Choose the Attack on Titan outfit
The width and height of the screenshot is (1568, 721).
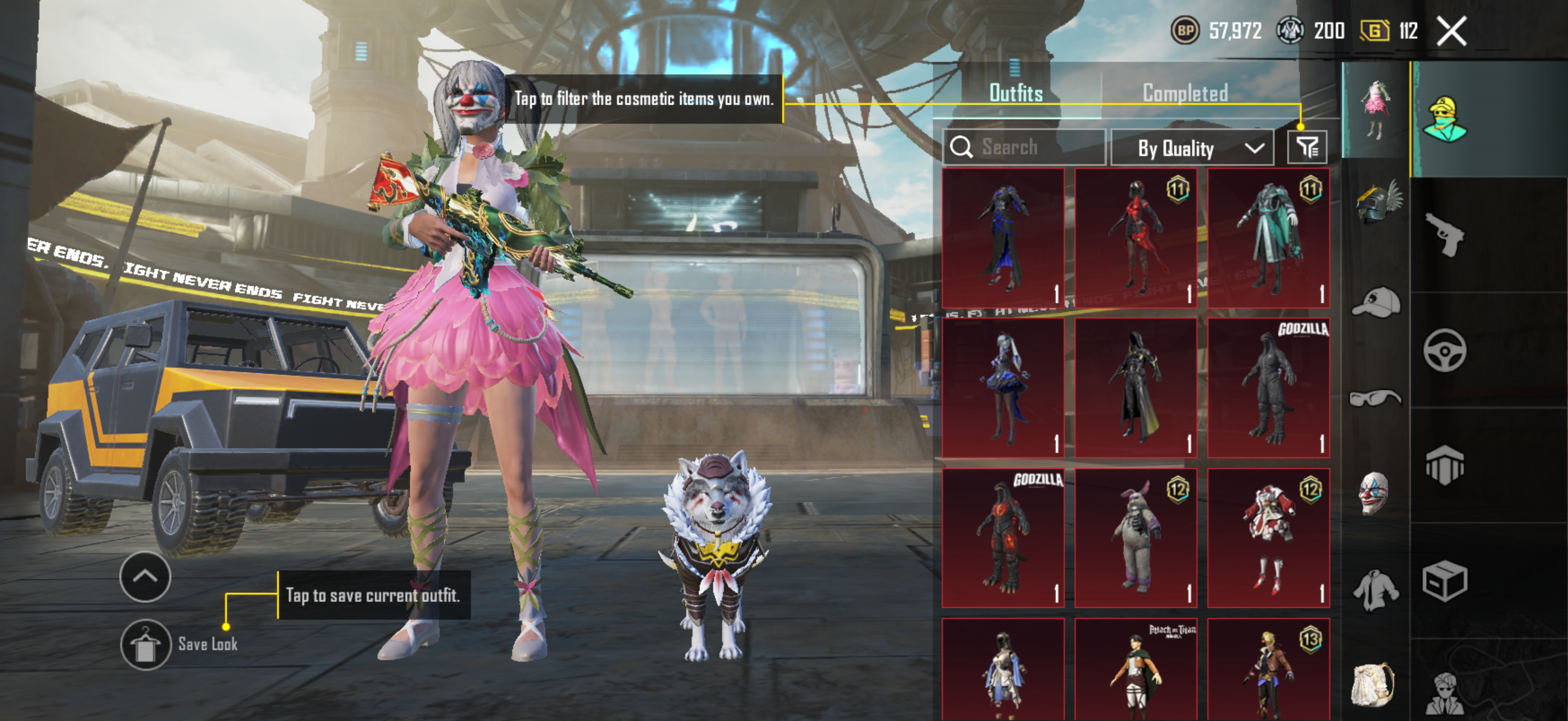pyautogui.click(x=1135, y=669)
